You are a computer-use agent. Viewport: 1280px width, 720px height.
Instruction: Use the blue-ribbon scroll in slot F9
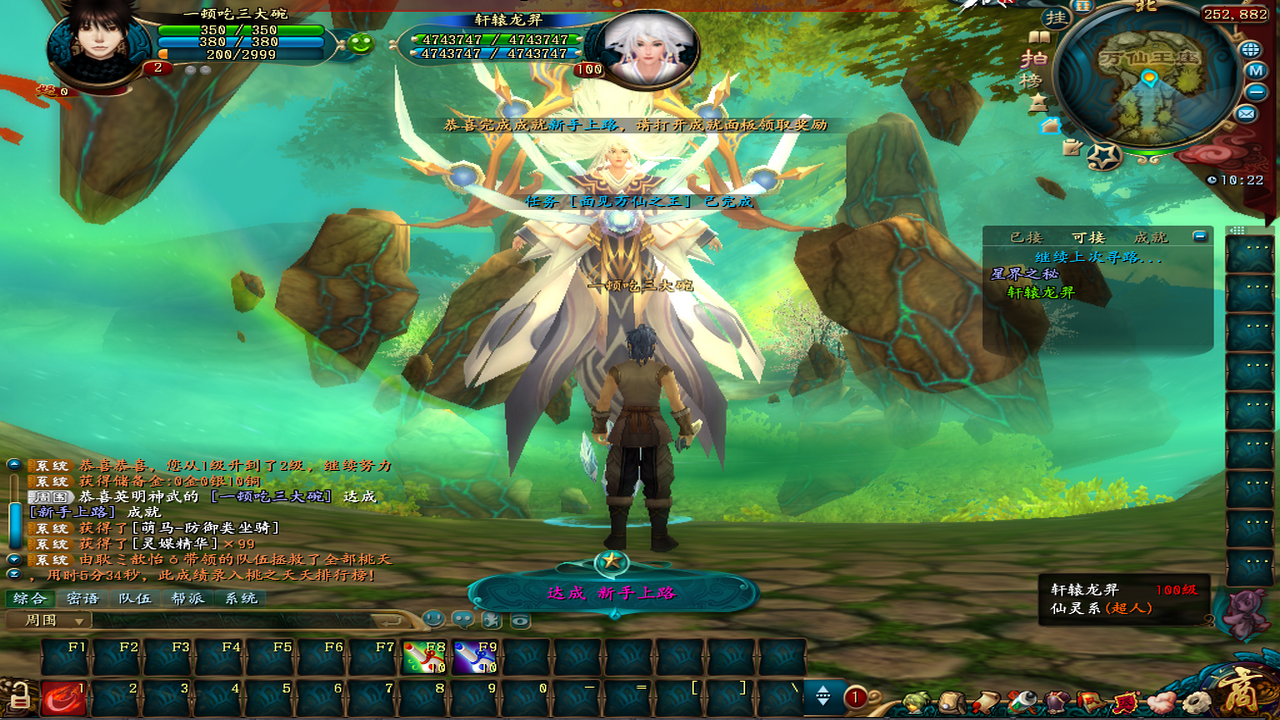tap(475, 658)
